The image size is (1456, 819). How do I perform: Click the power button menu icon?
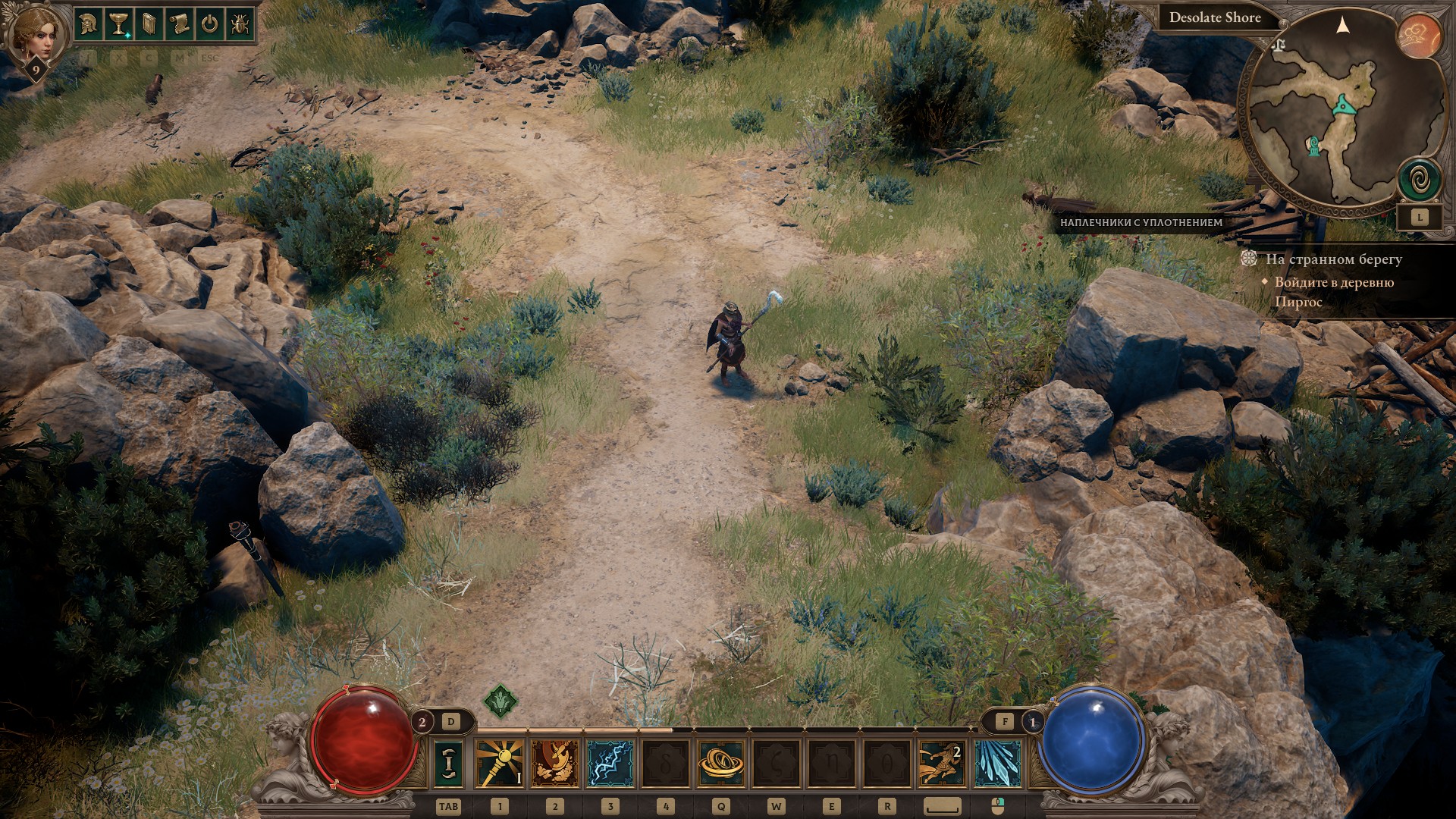pyautogui.click(x=209, y=25)
